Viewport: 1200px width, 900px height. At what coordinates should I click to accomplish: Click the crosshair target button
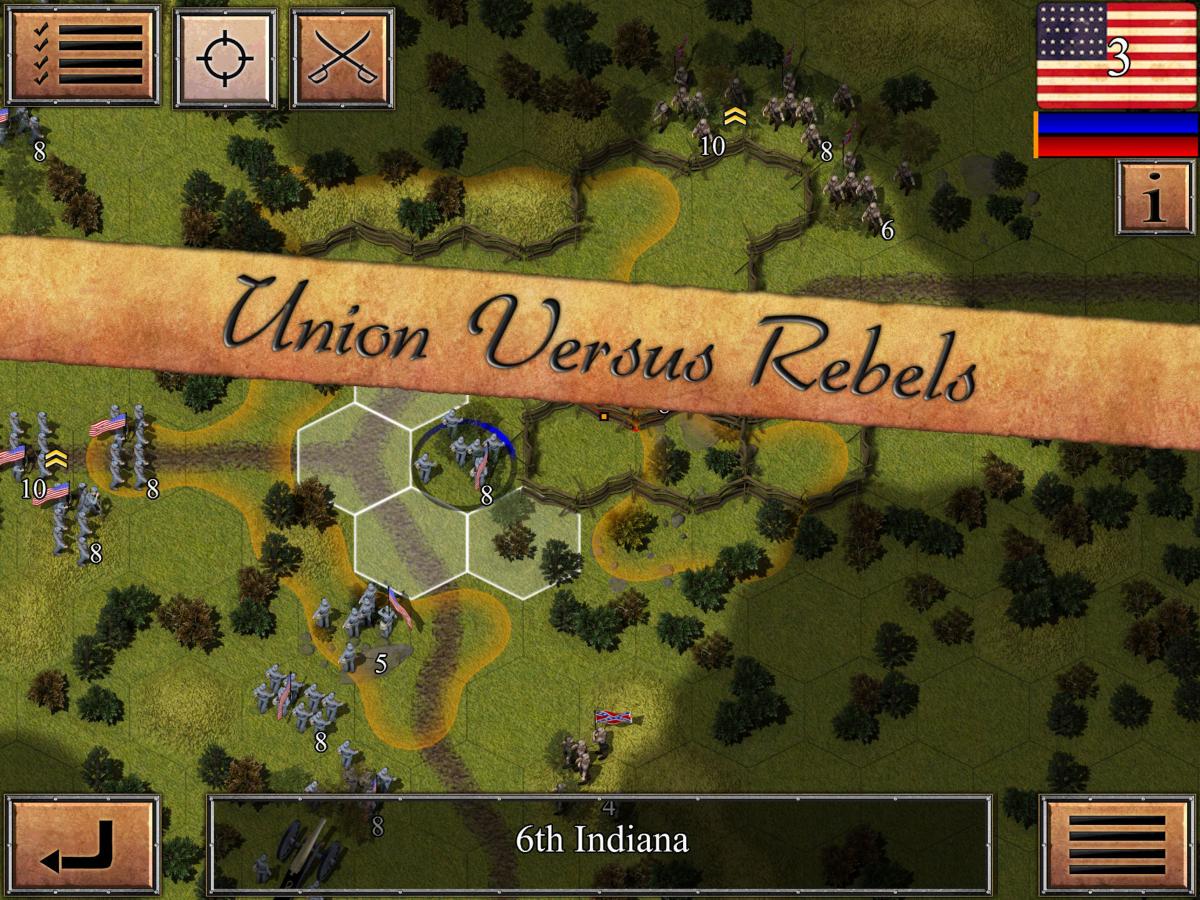pyautogui.click(x=225, y=57)
